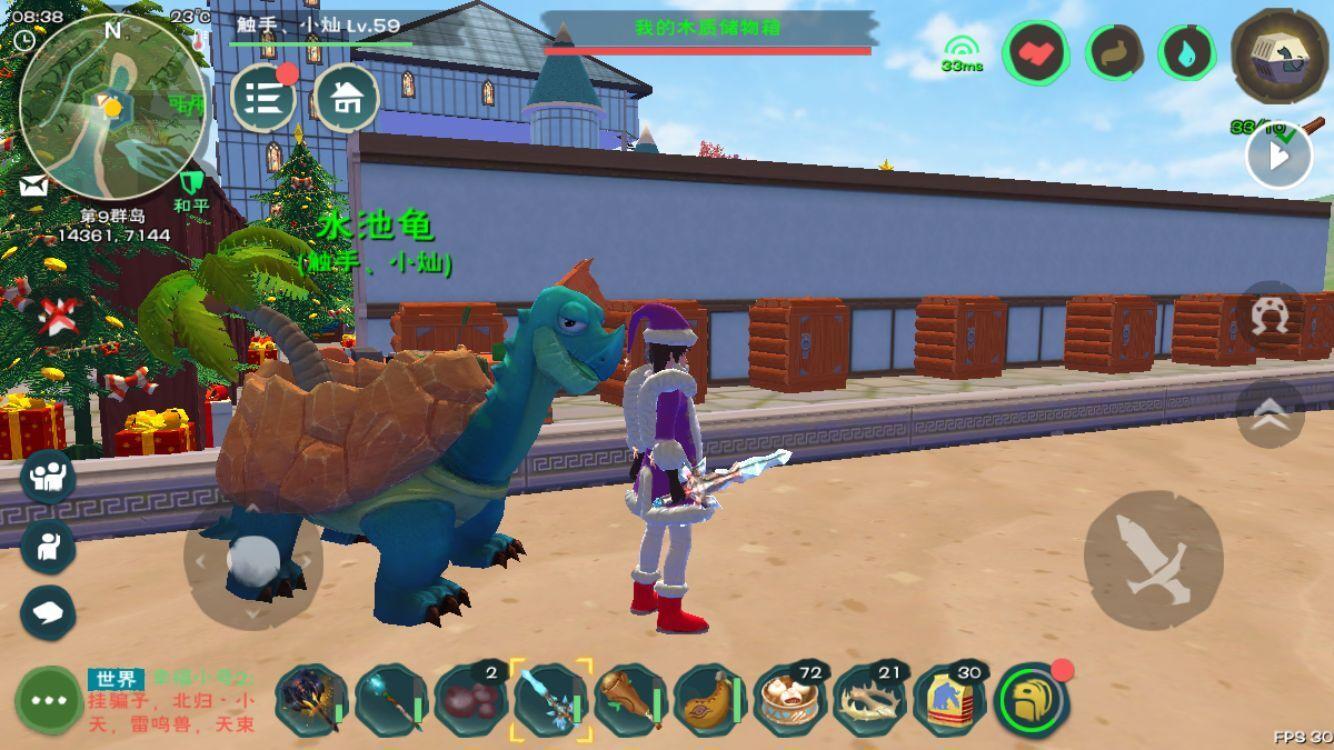
Task: Open the friends group icon
Action: pos(48,476)
